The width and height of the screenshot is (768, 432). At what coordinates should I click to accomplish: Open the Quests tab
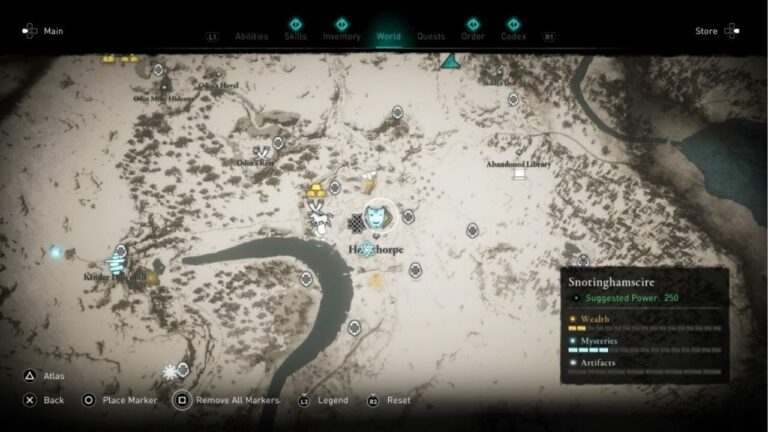pyautogui.click(x=431, y=36)
